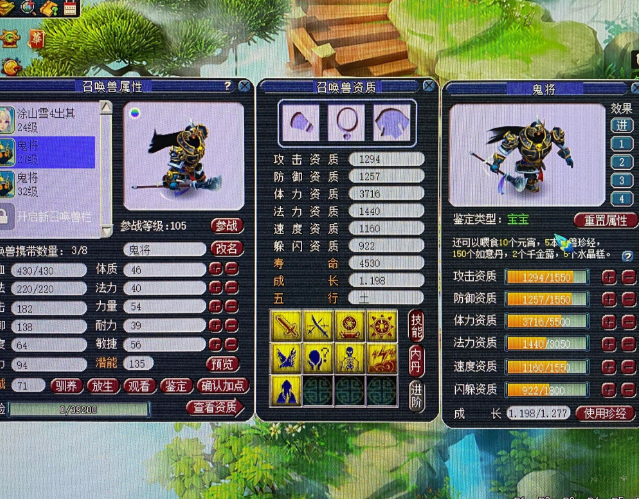Screen dimensions: 639x499
Task: Select the level 32 鬼将 pet
Action: 50,183
